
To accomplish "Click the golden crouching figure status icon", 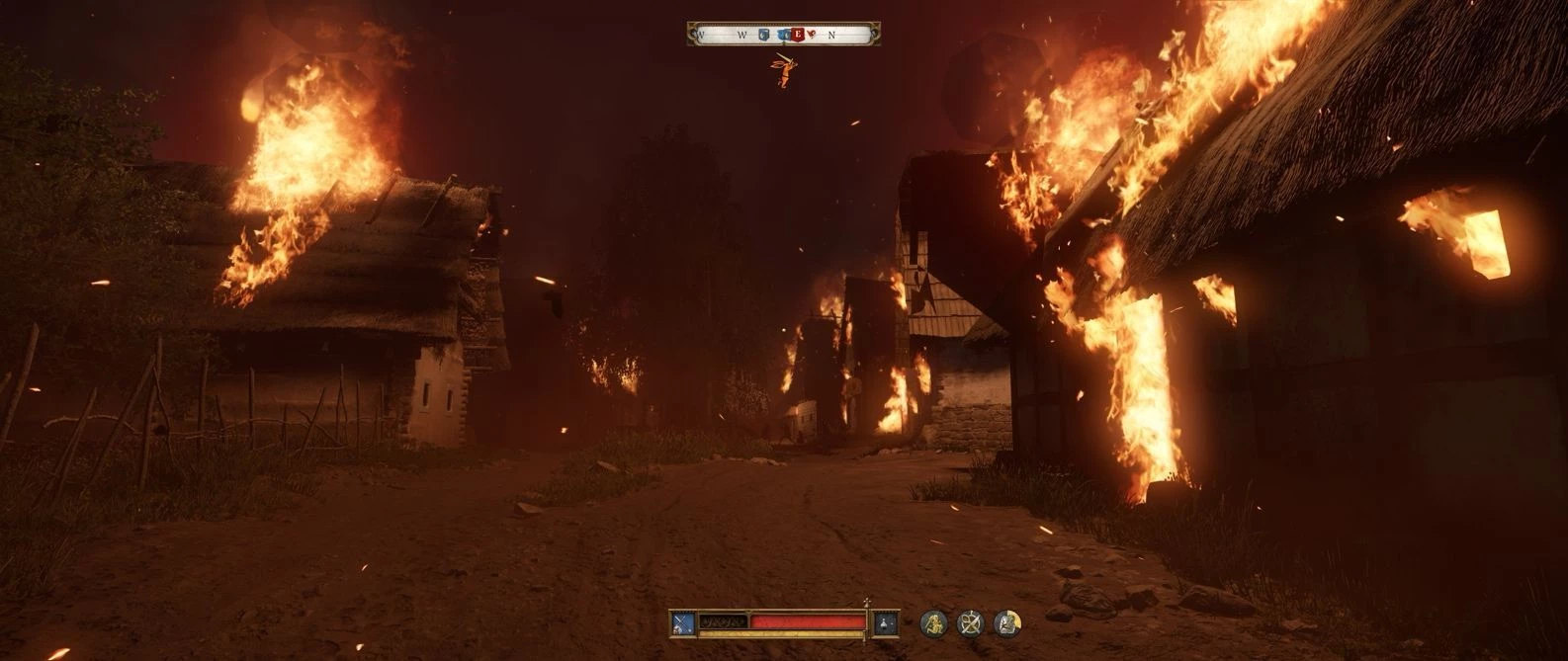I will click(934, 622).
